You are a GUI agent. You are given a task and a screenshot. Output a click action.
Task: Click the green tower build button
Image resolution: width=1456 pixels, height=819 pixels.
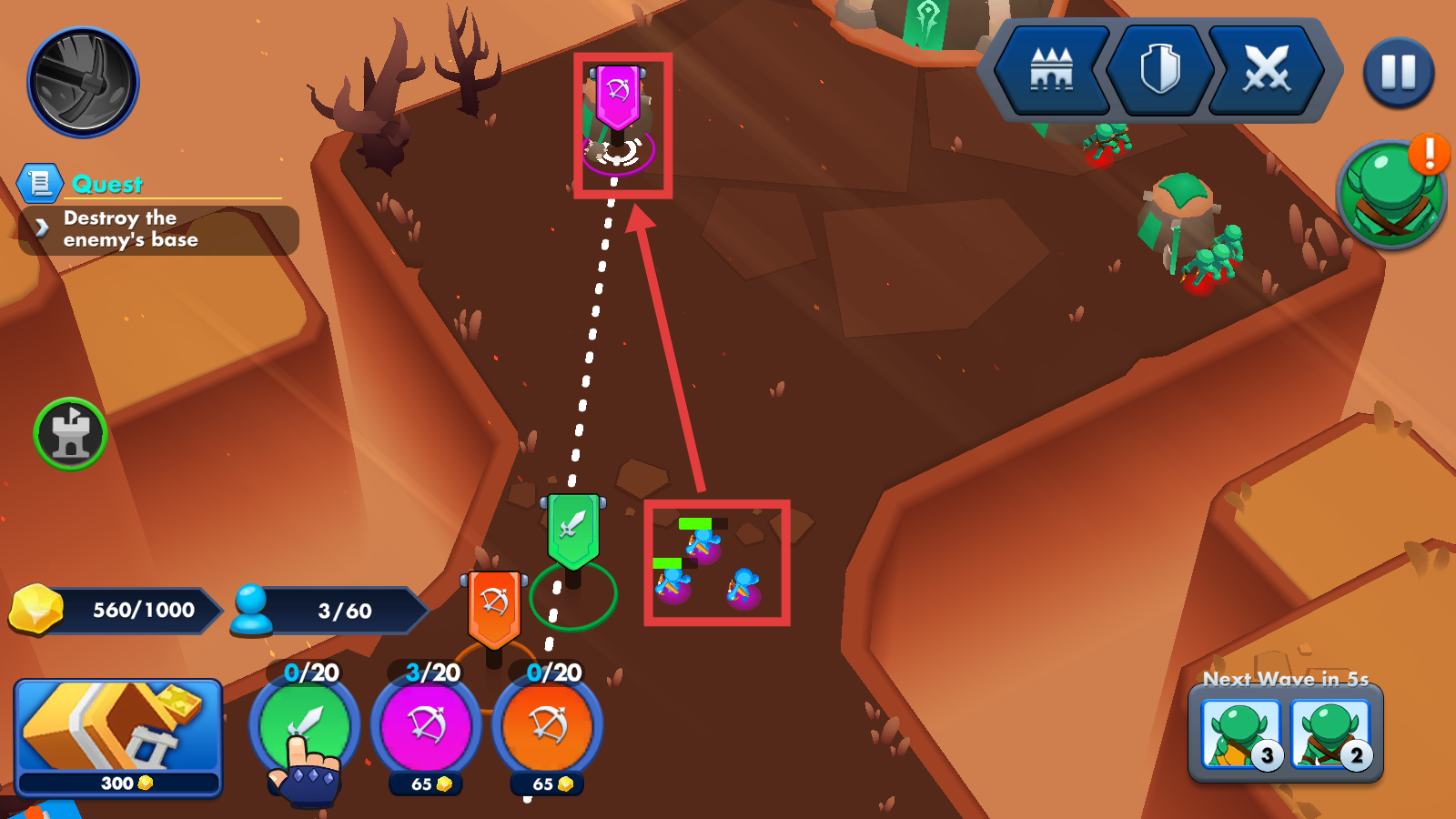click(x=70, y=434)
